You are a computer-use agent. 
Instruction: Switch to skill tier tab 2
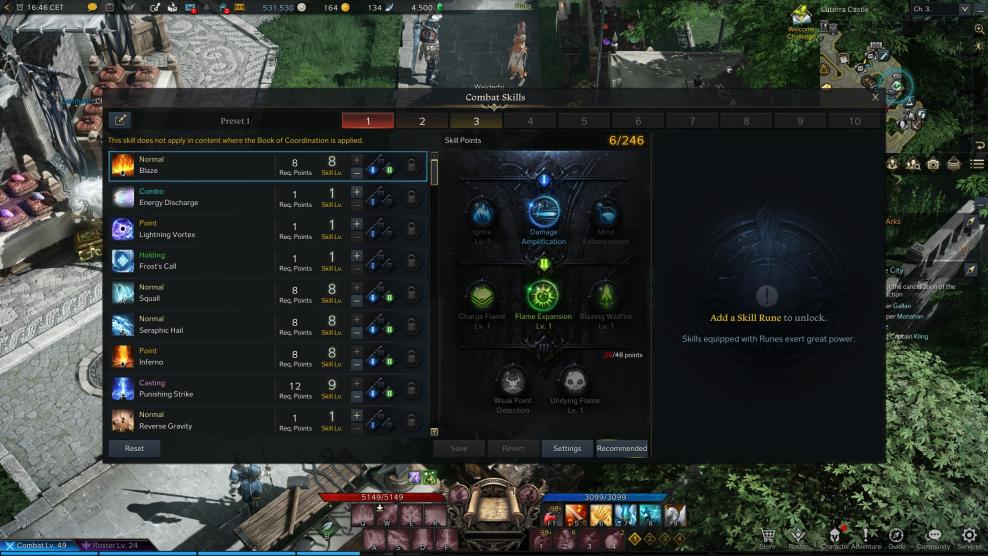click(x=421, y=121)
